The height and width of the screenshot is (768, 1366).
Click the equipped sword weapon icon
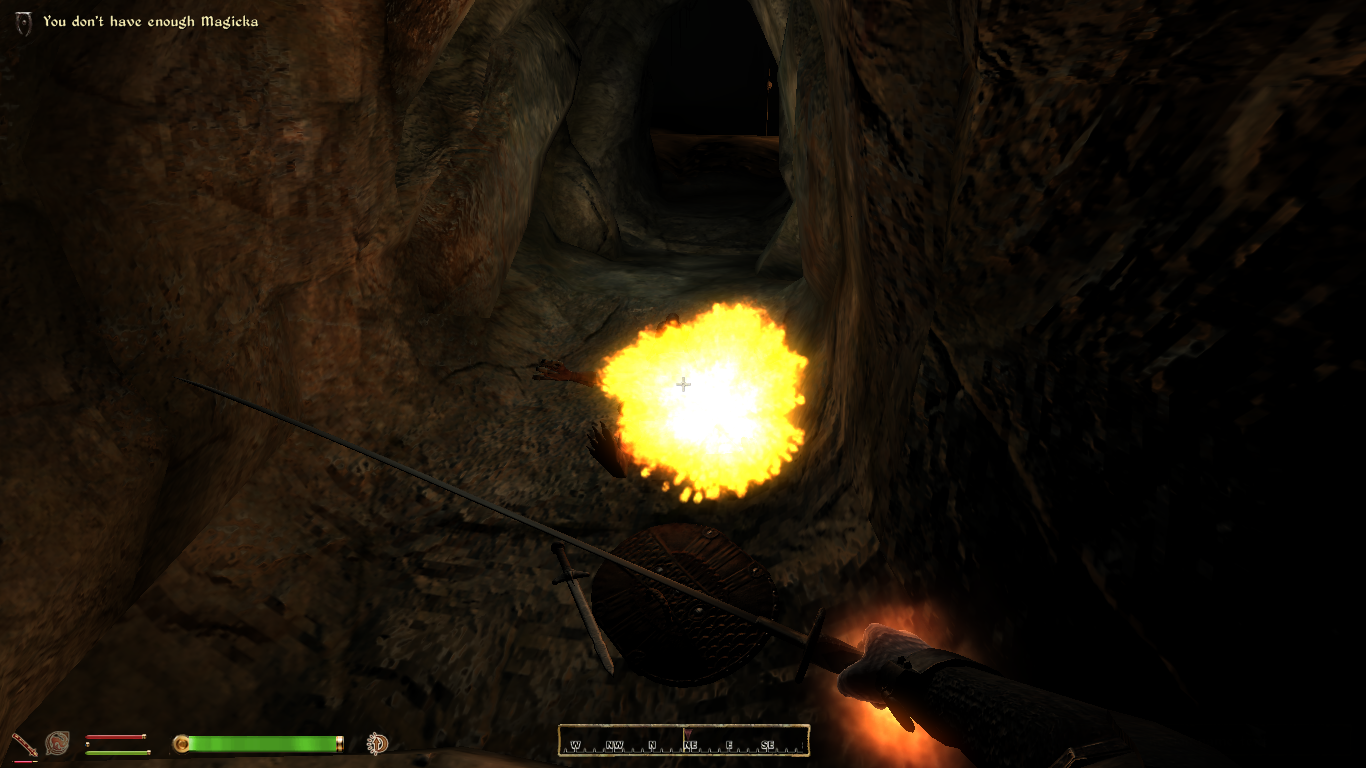pyautogui.click(x=24, y=744)
